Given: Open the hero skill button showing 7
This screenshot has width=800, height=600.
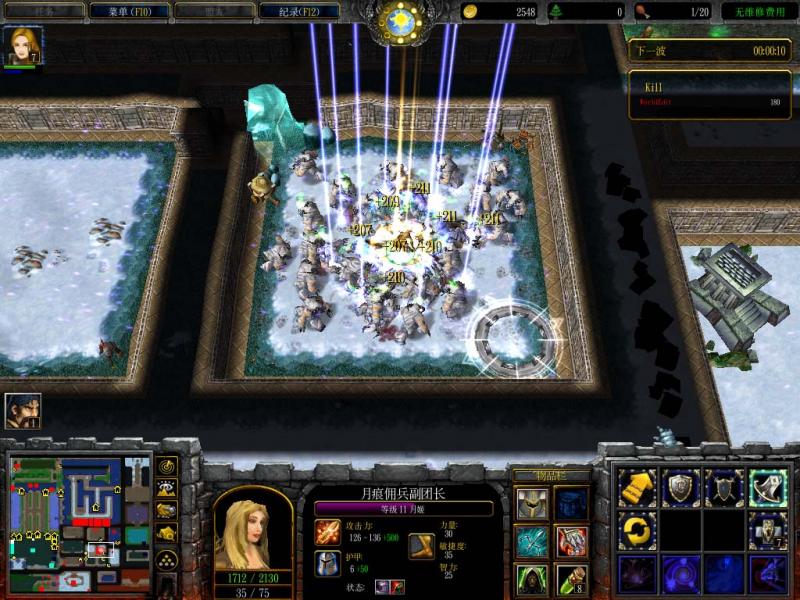Looking at the screenshot, I should (768, 531).
